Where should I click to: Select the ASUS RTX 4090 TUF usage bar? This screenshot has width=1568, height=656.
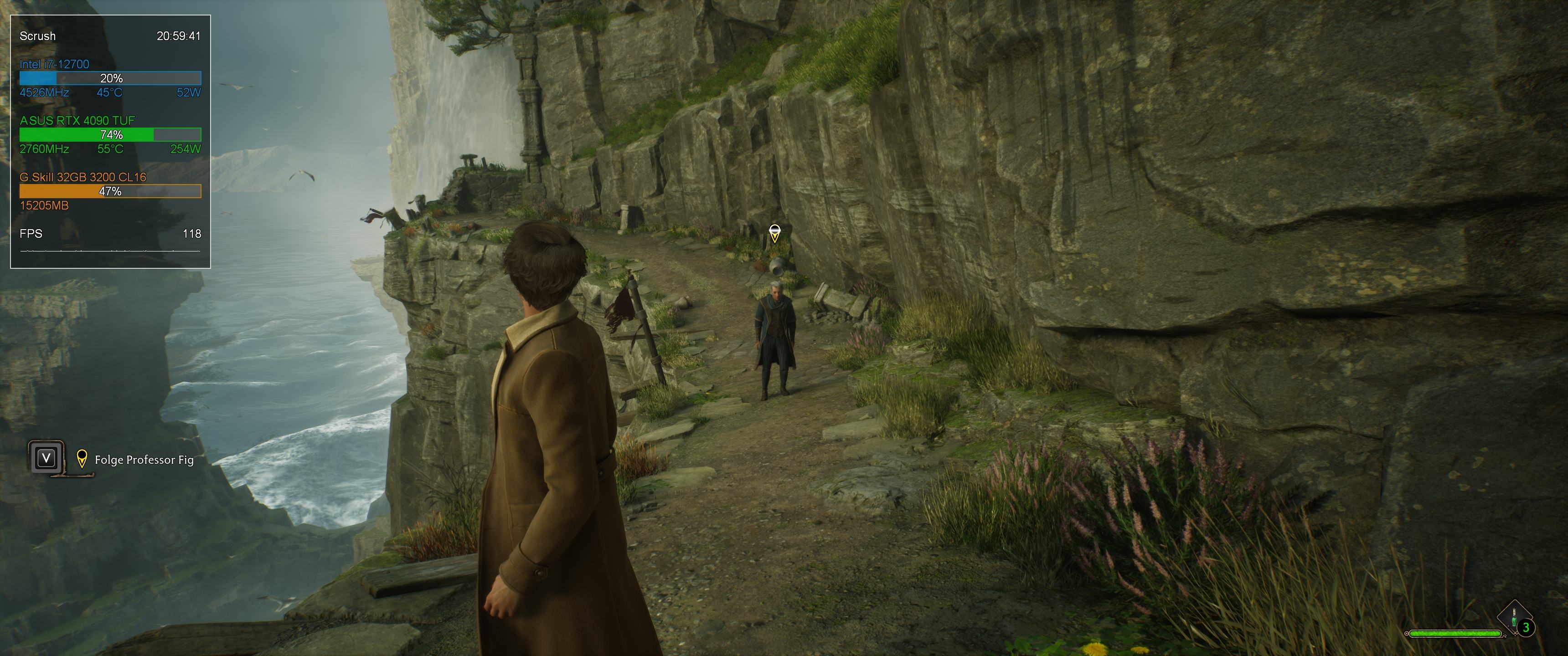pos(110,134)
